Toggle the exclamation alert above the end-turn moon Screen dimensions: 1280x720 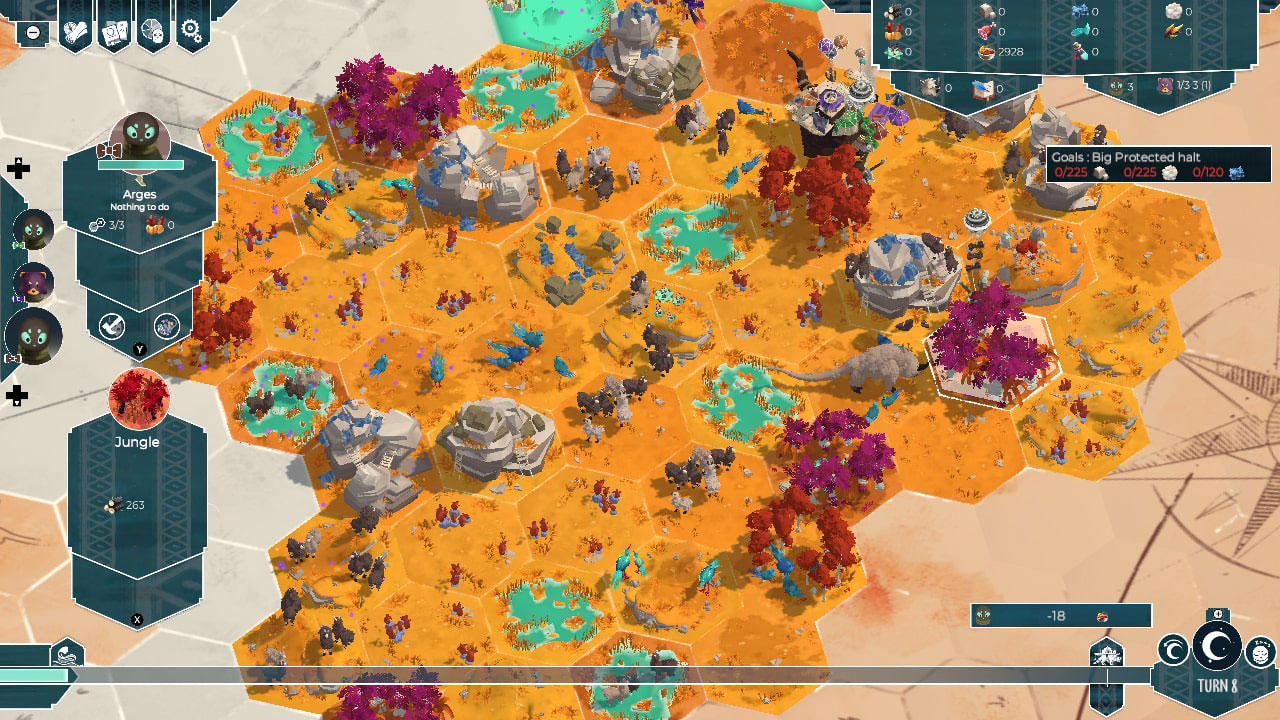click(x=1218, y=614)
